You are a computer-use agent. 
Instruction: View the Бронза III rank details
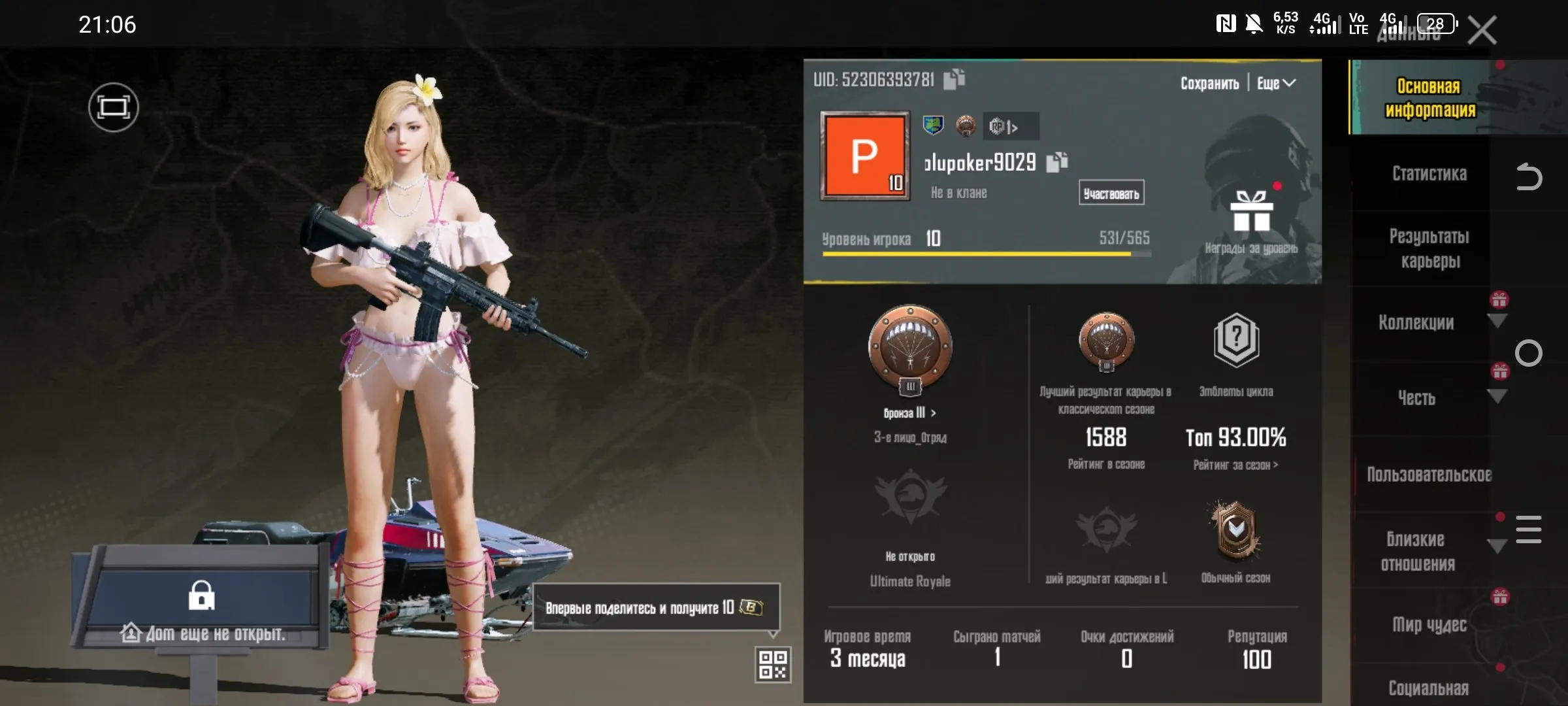(910, 413)
